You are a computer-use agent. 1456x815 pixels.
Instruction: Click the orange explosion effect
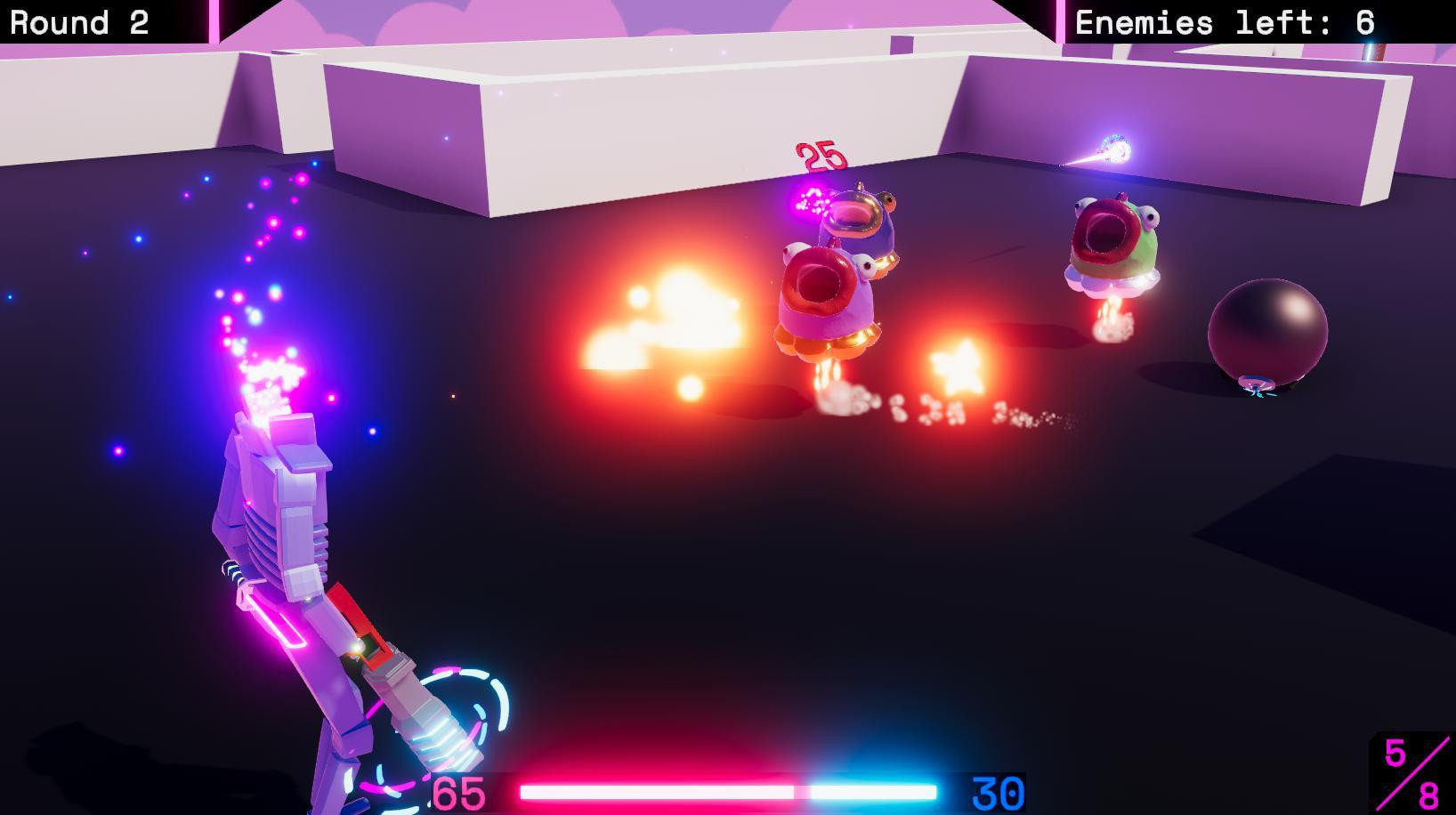667,311
